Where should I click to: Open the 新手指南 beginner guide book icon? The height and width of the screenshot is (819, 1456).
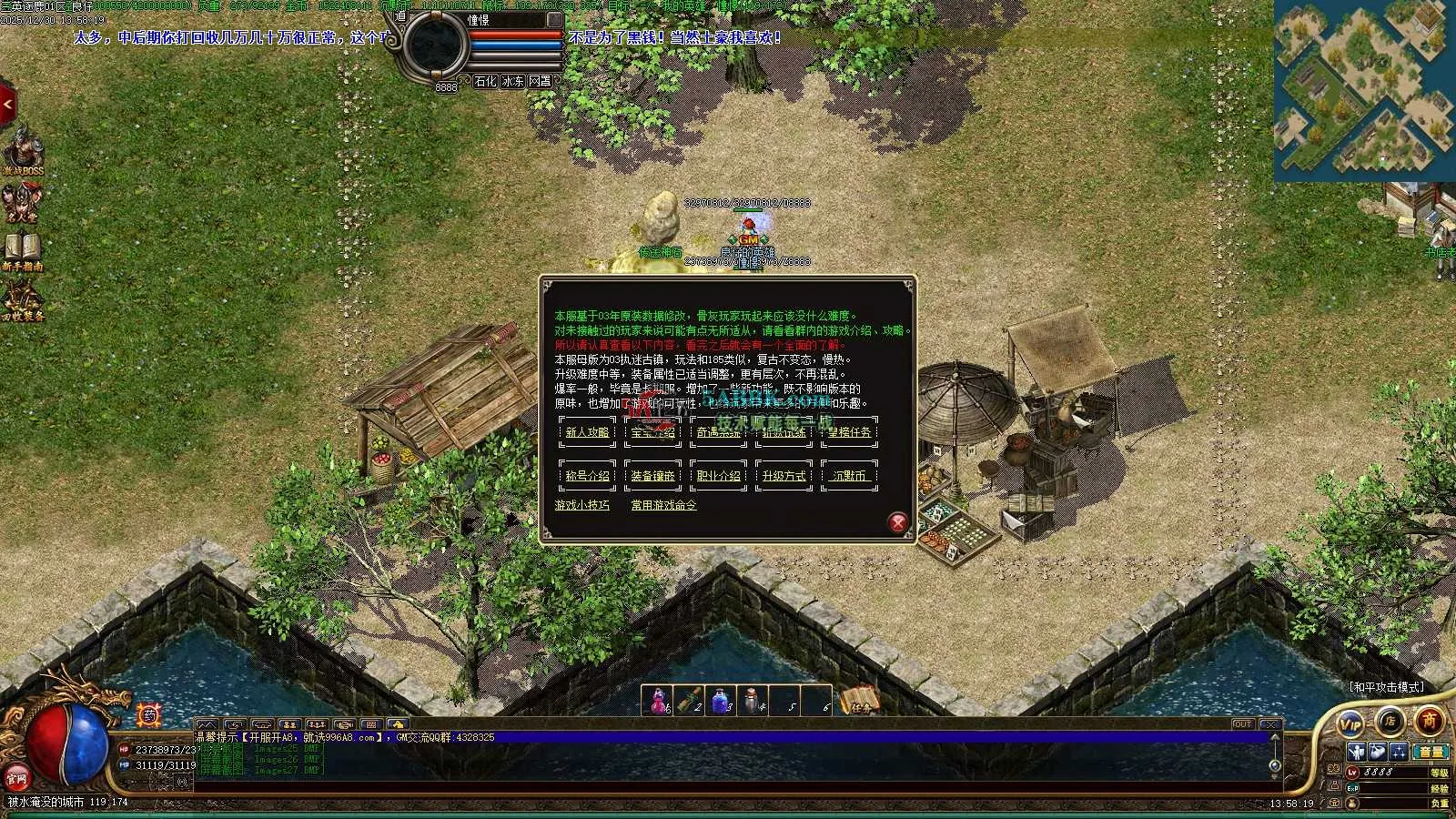[22, 250]
